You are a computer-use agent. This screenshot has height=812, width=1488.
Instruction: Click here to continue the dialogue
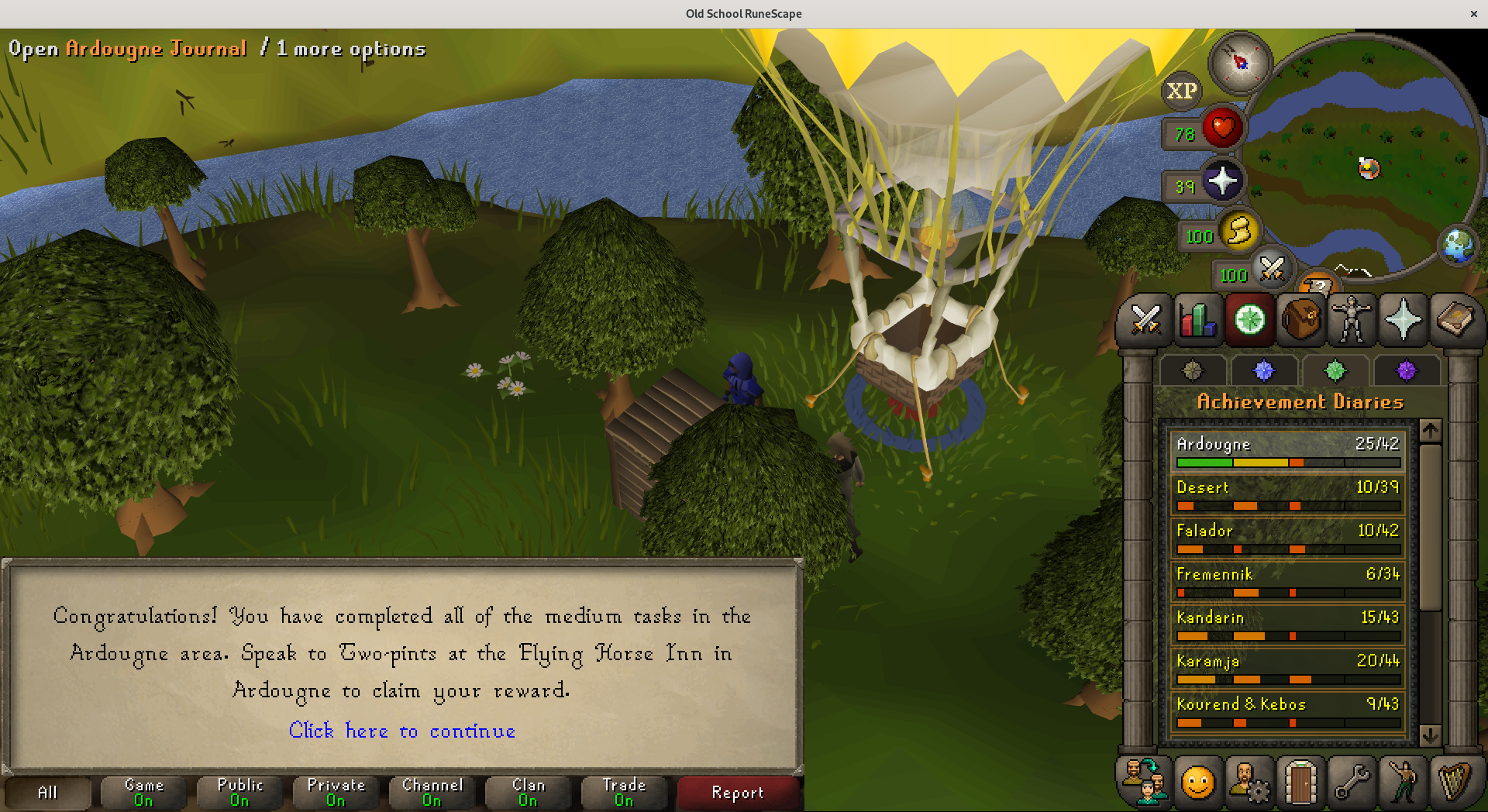pos(401,731)
